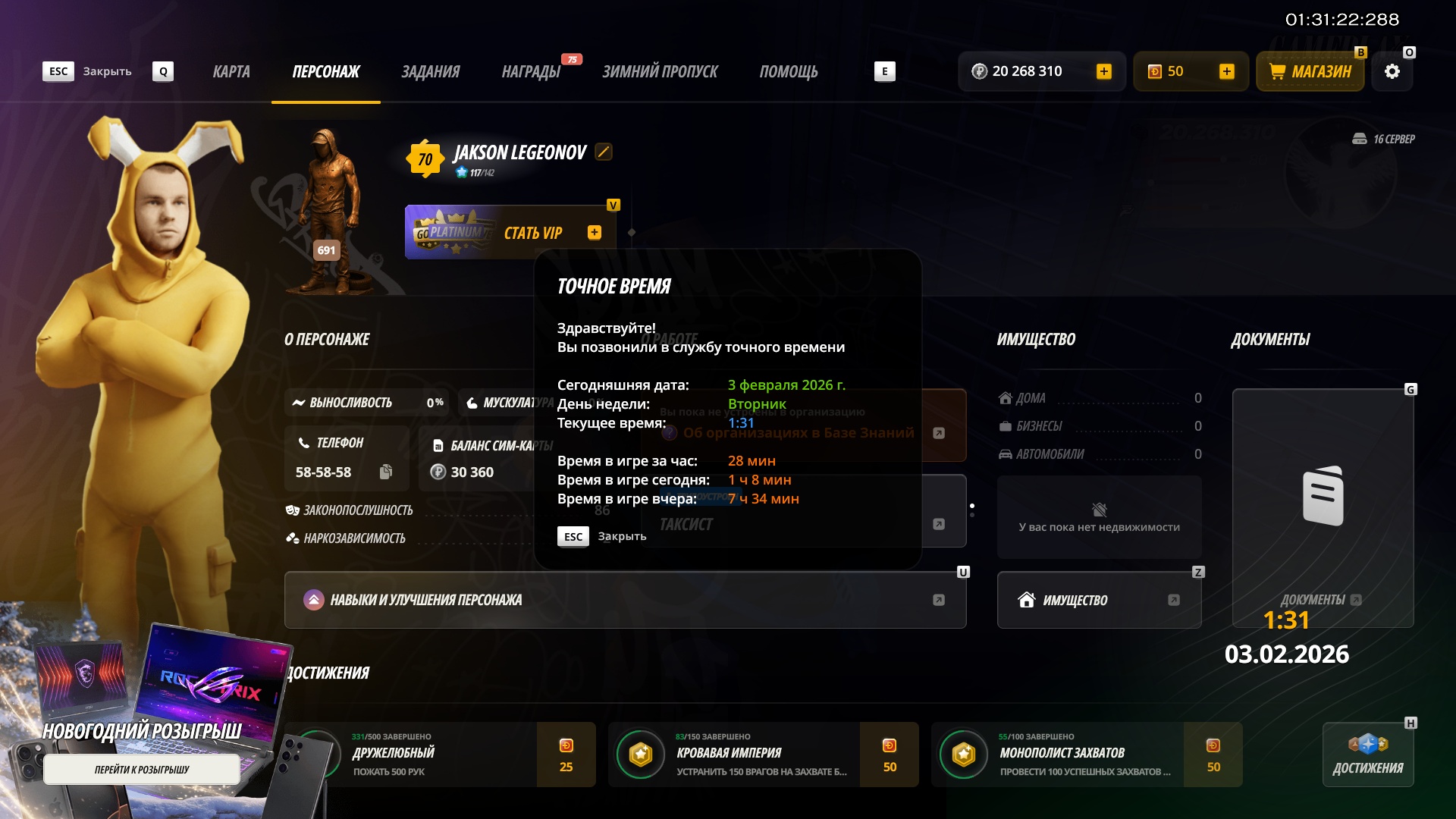Open the Задания tab

coord(430,72)
